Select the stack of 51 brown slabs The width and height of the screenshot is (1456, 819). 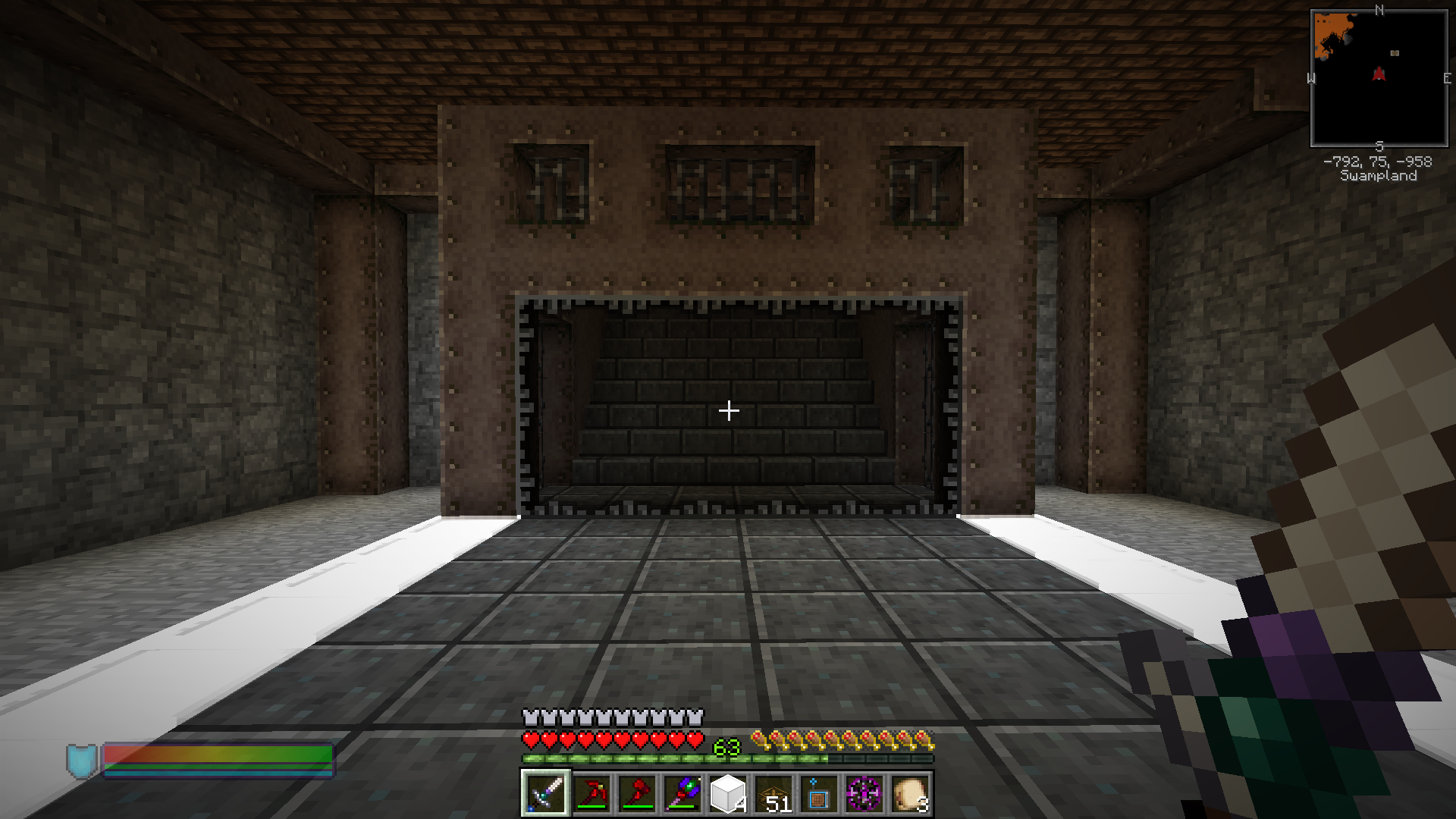click(x=773, y=794)
